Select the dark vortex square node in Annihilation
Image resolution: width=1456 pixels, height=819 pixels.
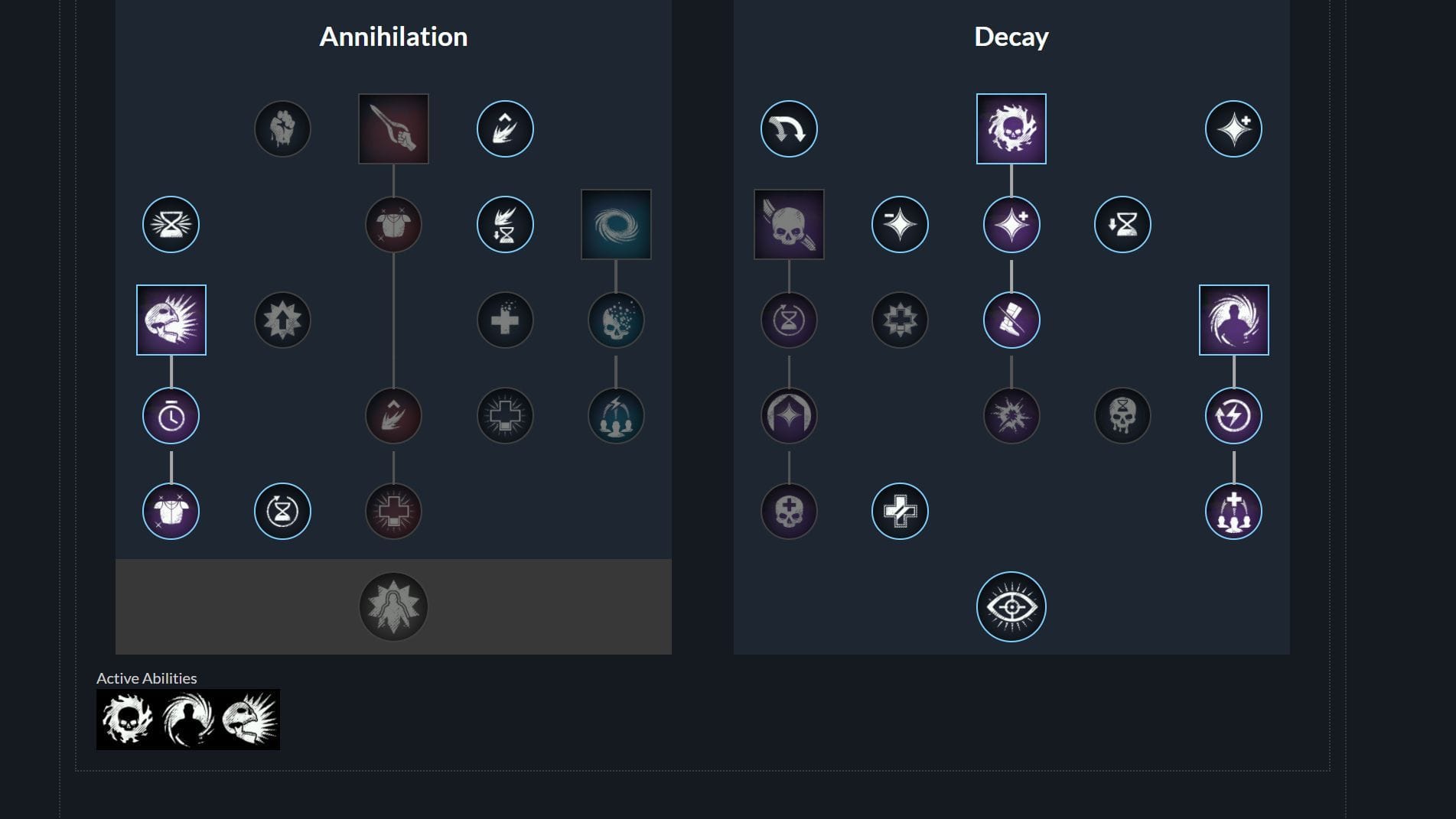(x=616, y=223)
